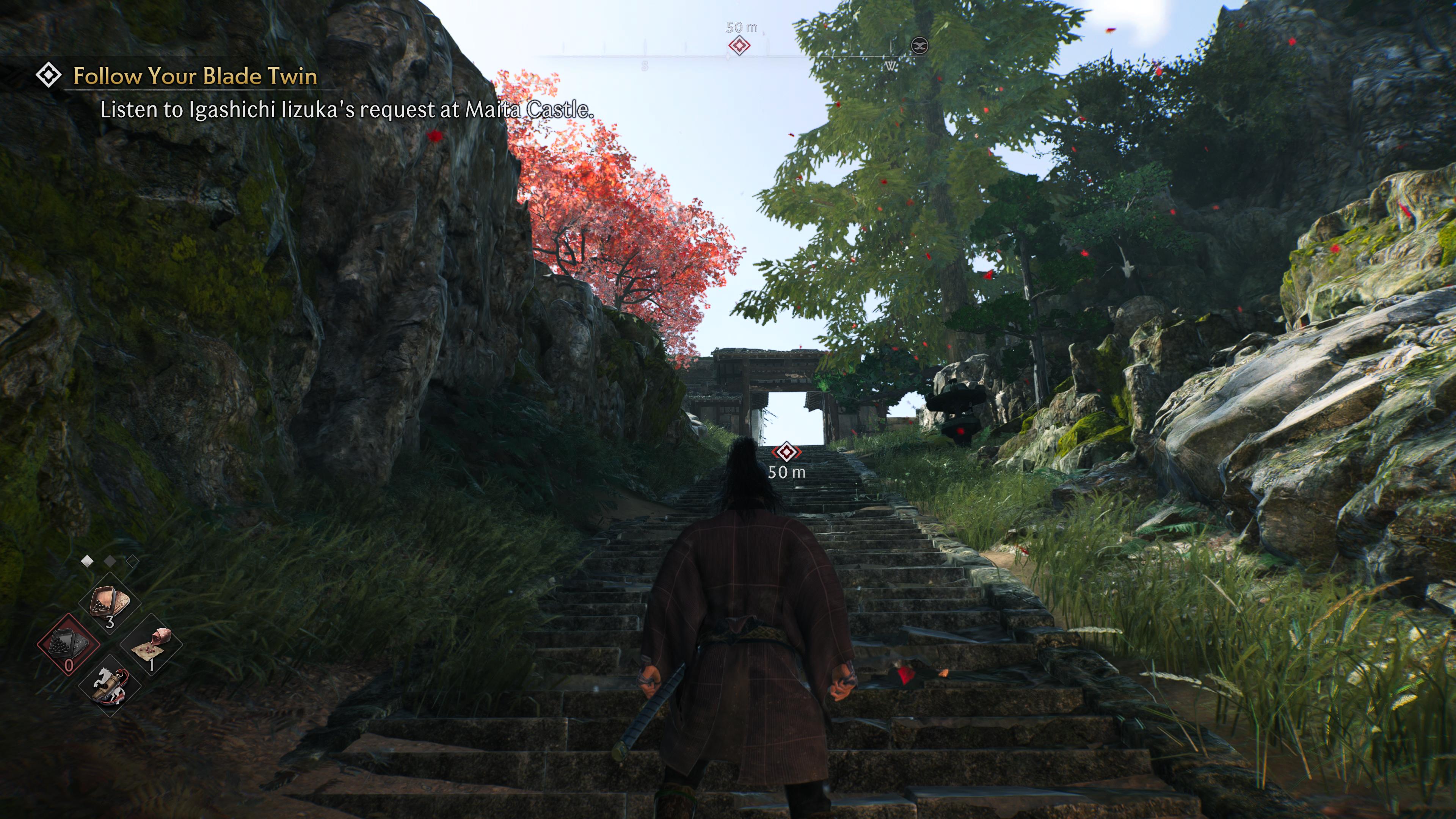Click the 50 m waypoint marker on the stairs
This screenshot has width=1456, height=819.
(786, 452)
